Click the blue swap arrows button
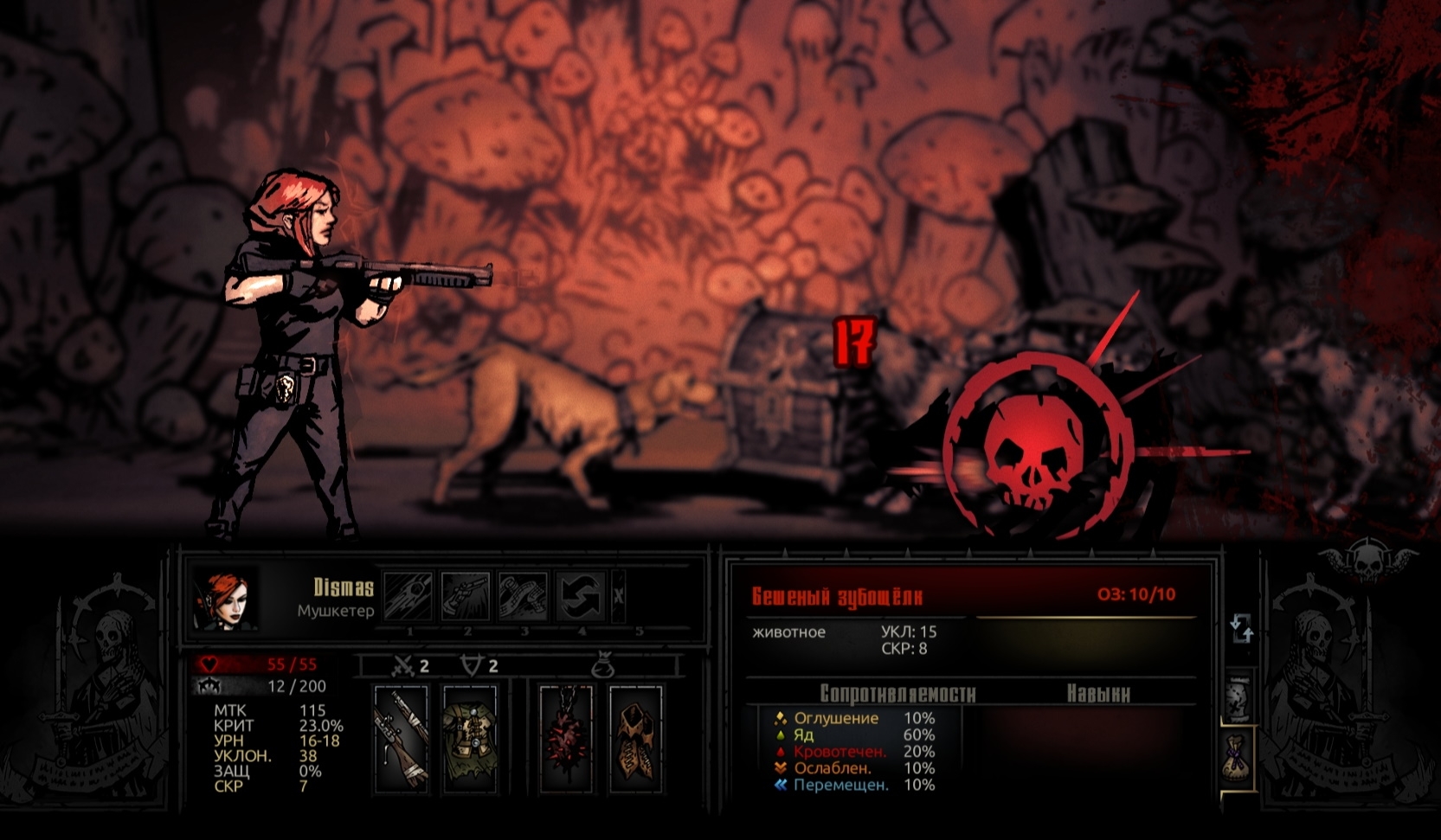 [1242, 628]
